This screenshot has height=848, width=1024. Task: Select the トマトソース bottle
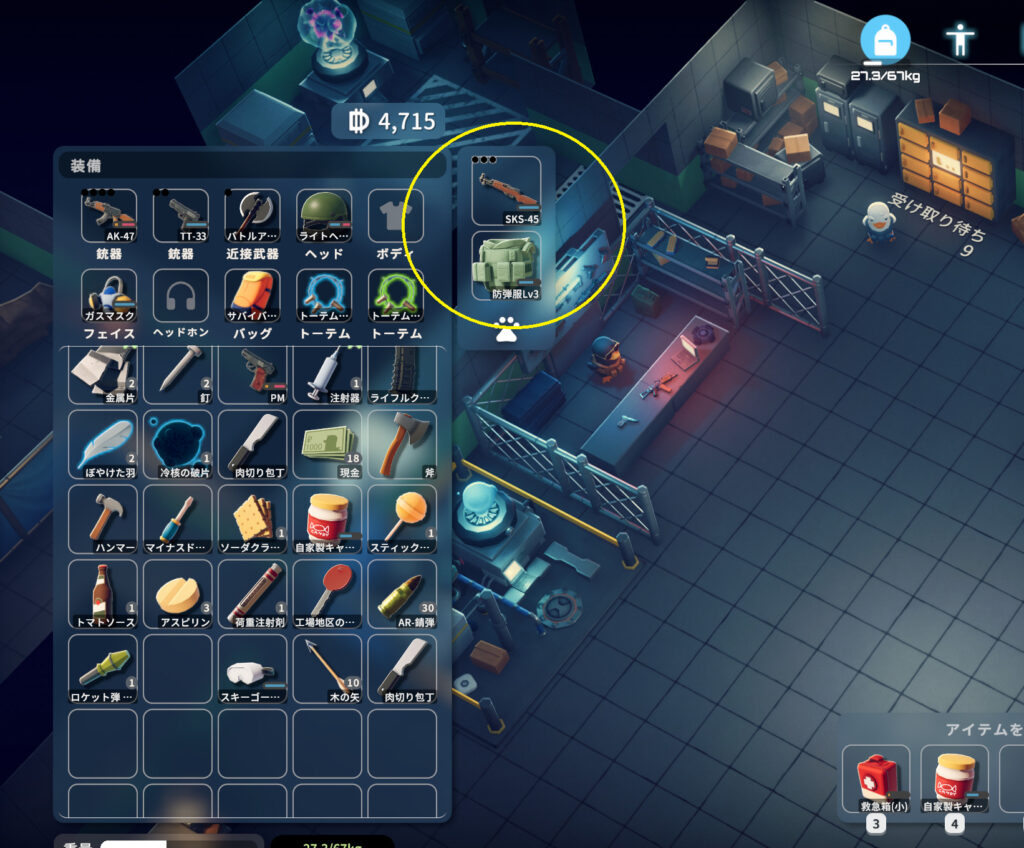103,594
